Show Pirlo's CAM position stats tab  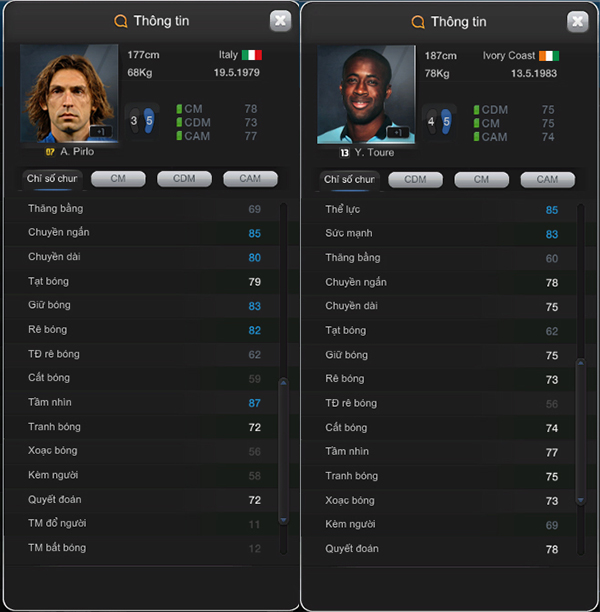(x=249, y=179)
